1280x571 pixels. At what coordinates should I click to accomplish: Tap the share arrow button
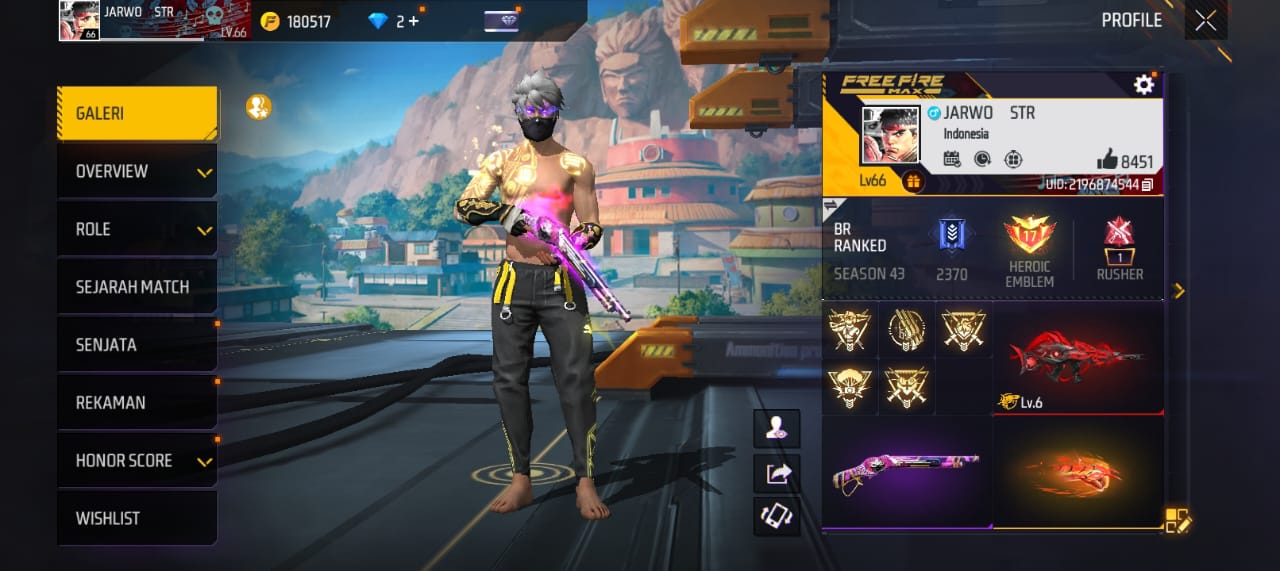tap(777, 474)
